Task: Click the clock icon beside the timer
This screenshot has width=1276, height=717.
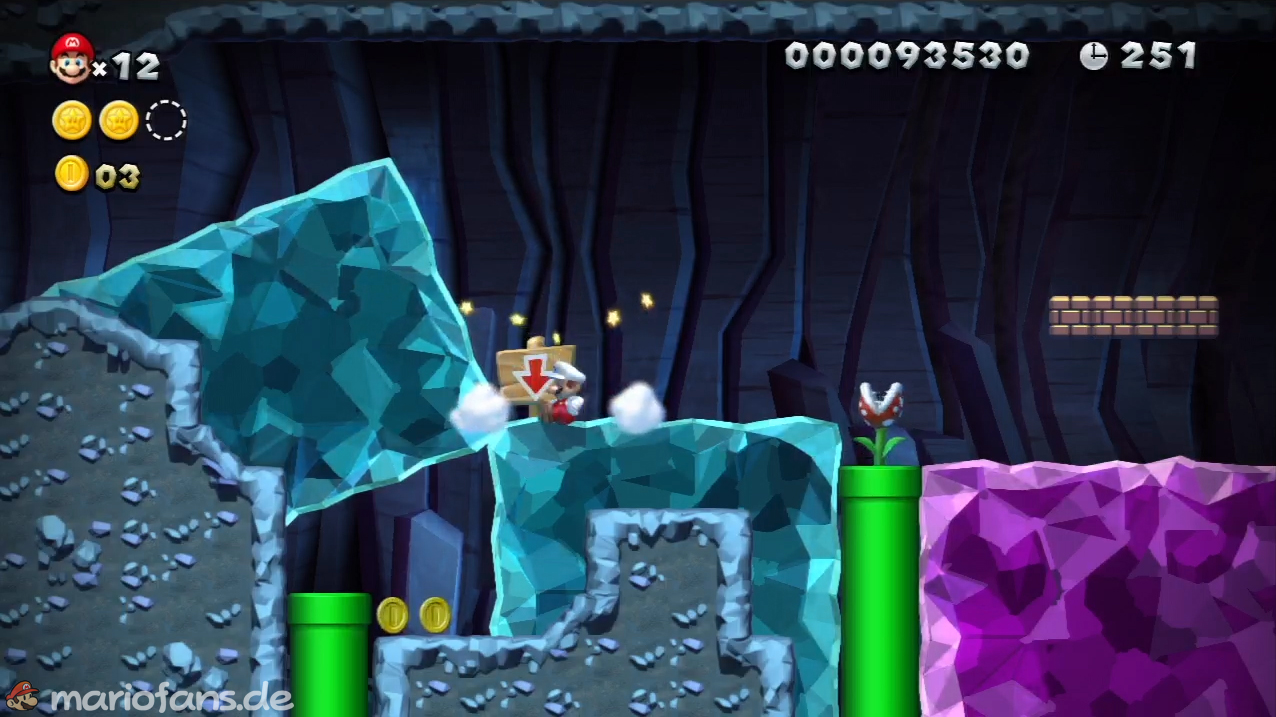Action: click(1094, 56)
